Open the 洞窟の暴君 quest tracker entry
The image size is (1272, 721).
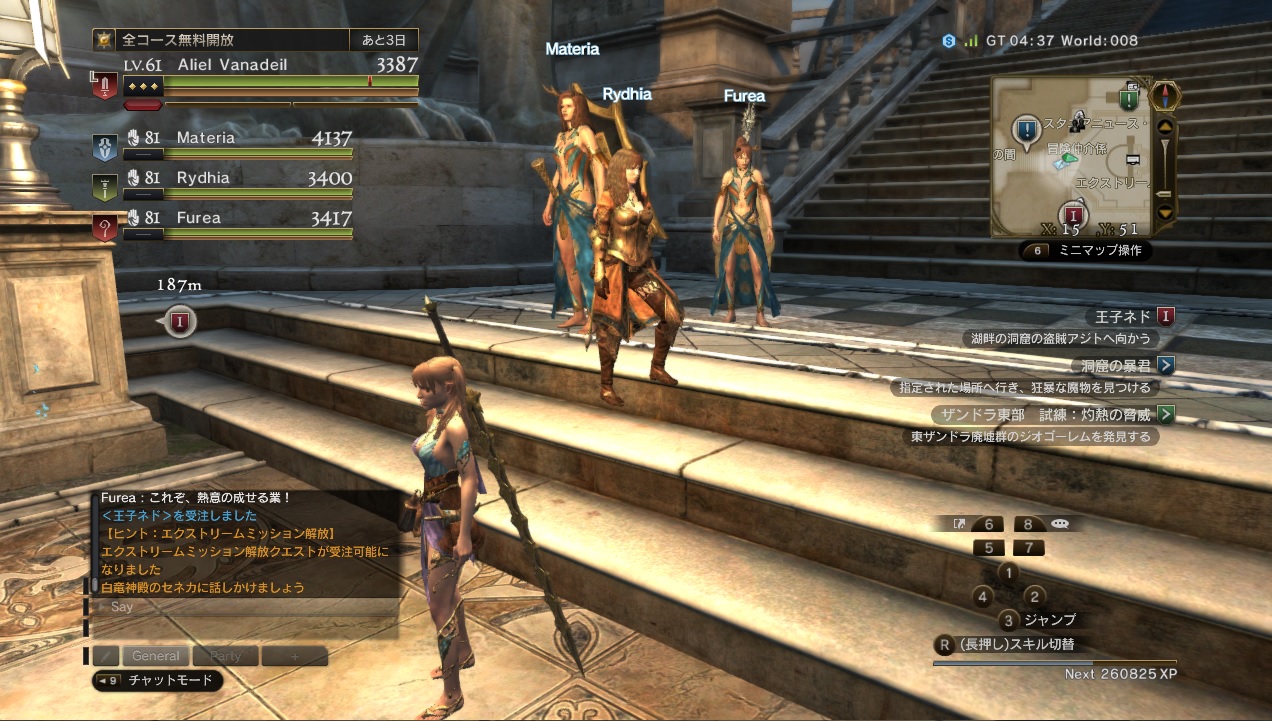[x=1120, y=365]
